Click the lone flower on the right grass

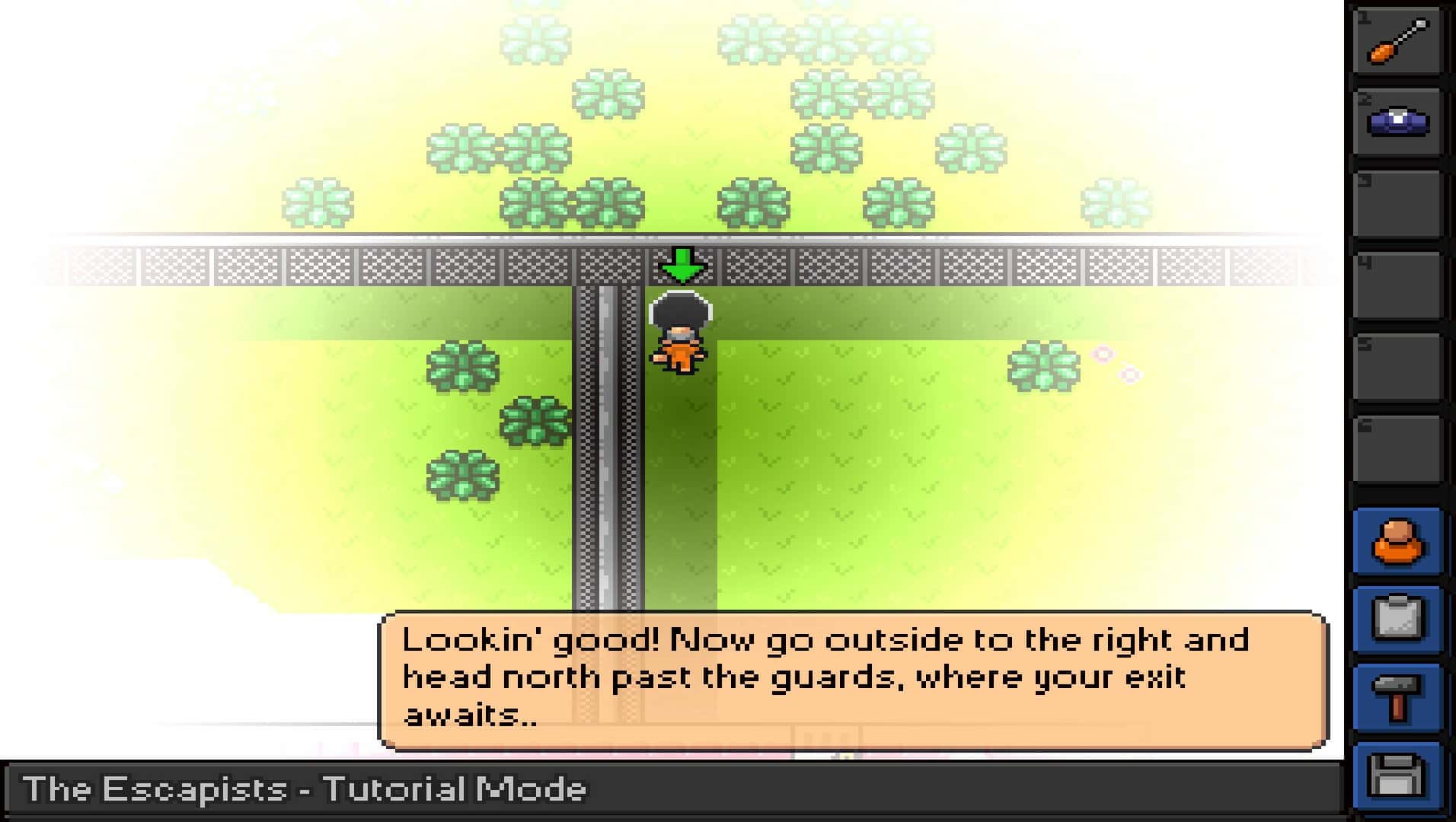[1043, 368]
